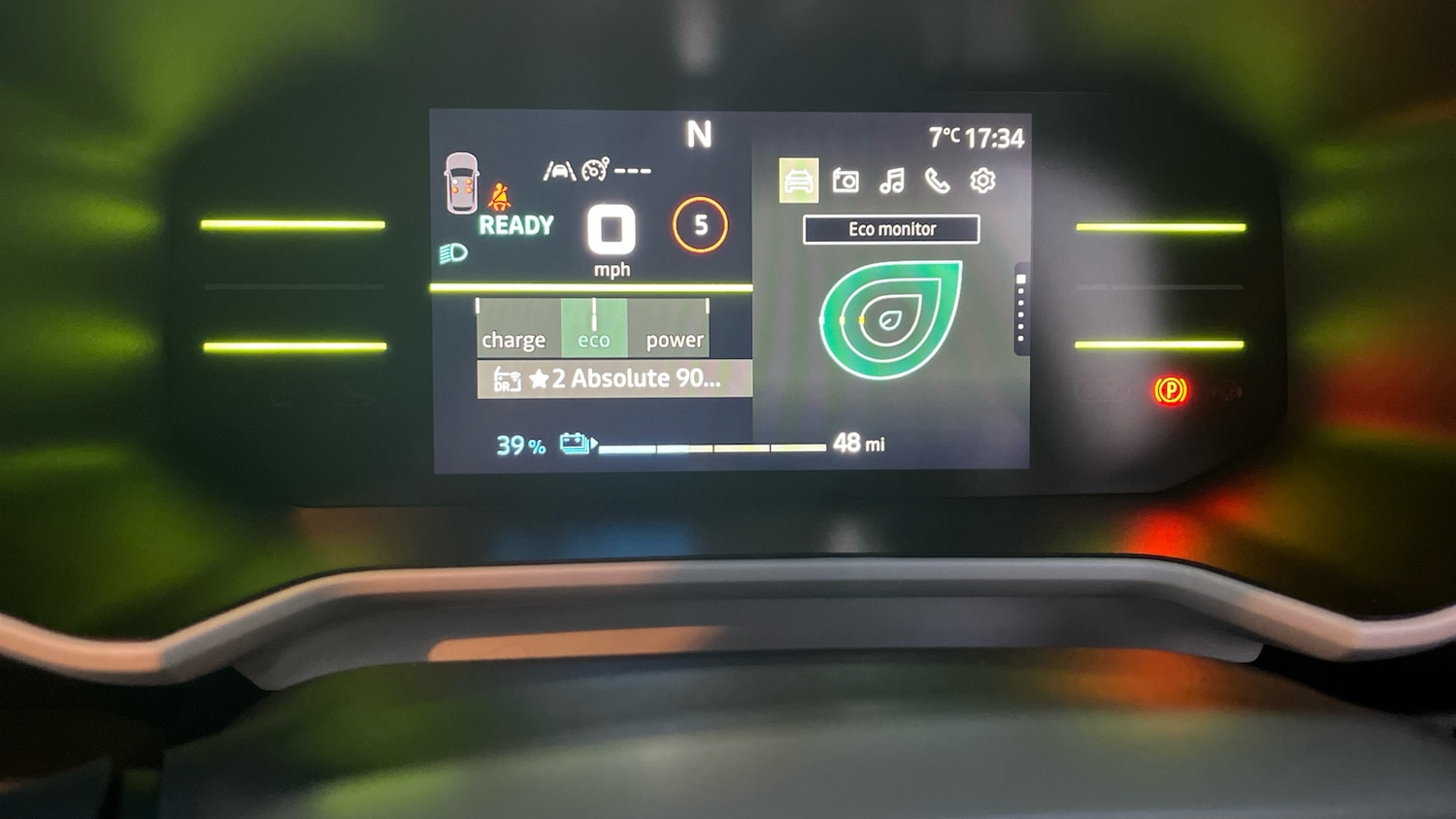Viewport: 1456px width, 819px height.
Task: Toggle the cruise control speed setting dashes
Action: click(x=631, y=172)
